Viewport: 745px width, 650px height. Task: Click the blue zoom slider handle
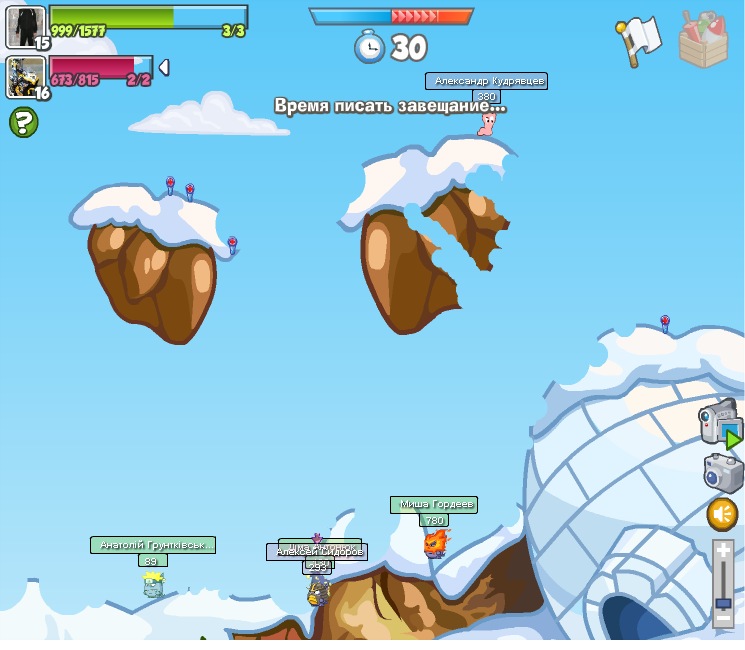[x=723, y=603]
